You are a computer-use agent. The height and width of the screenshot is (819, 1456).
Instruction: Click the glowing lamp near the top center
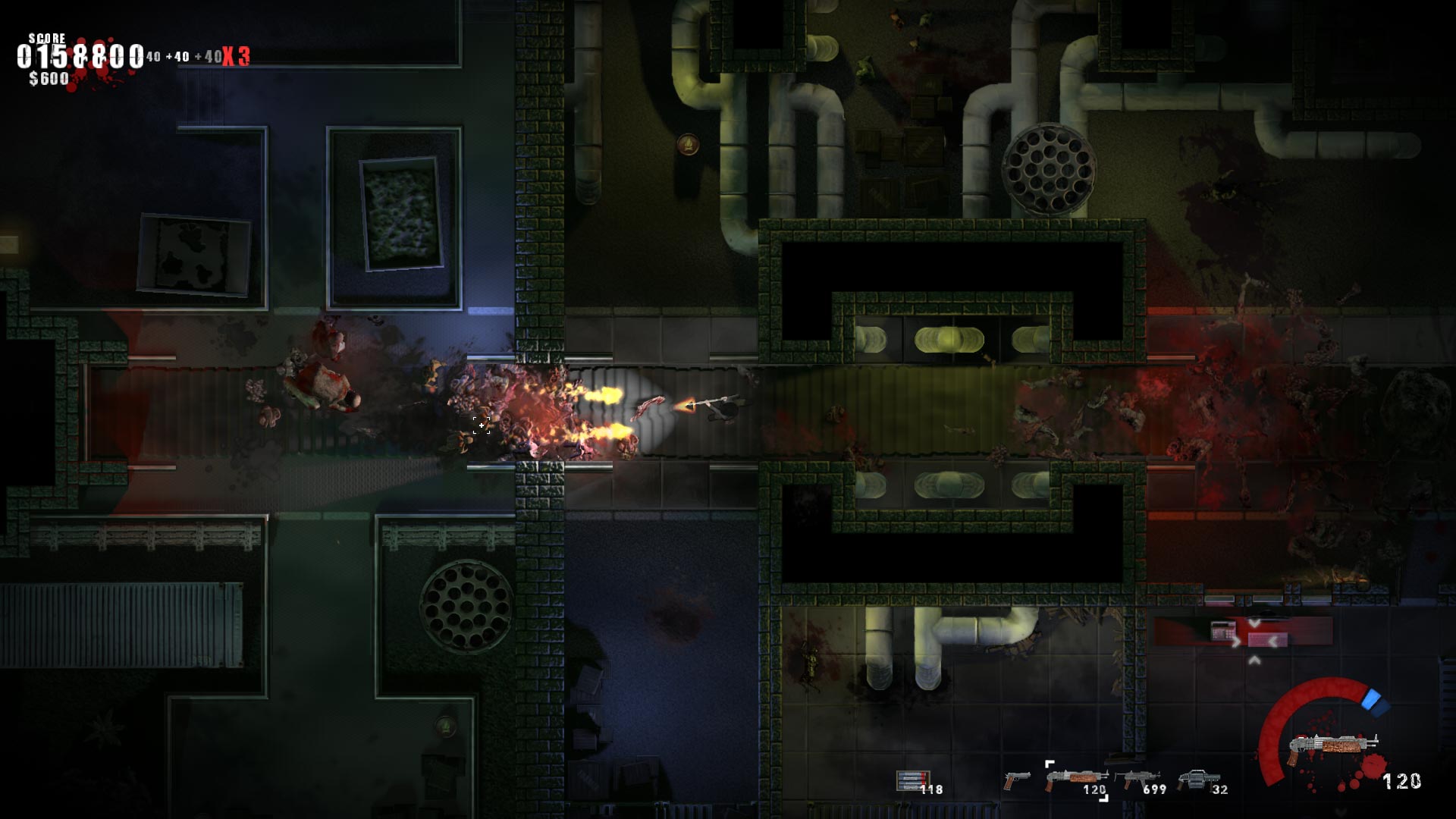point(689,143)
